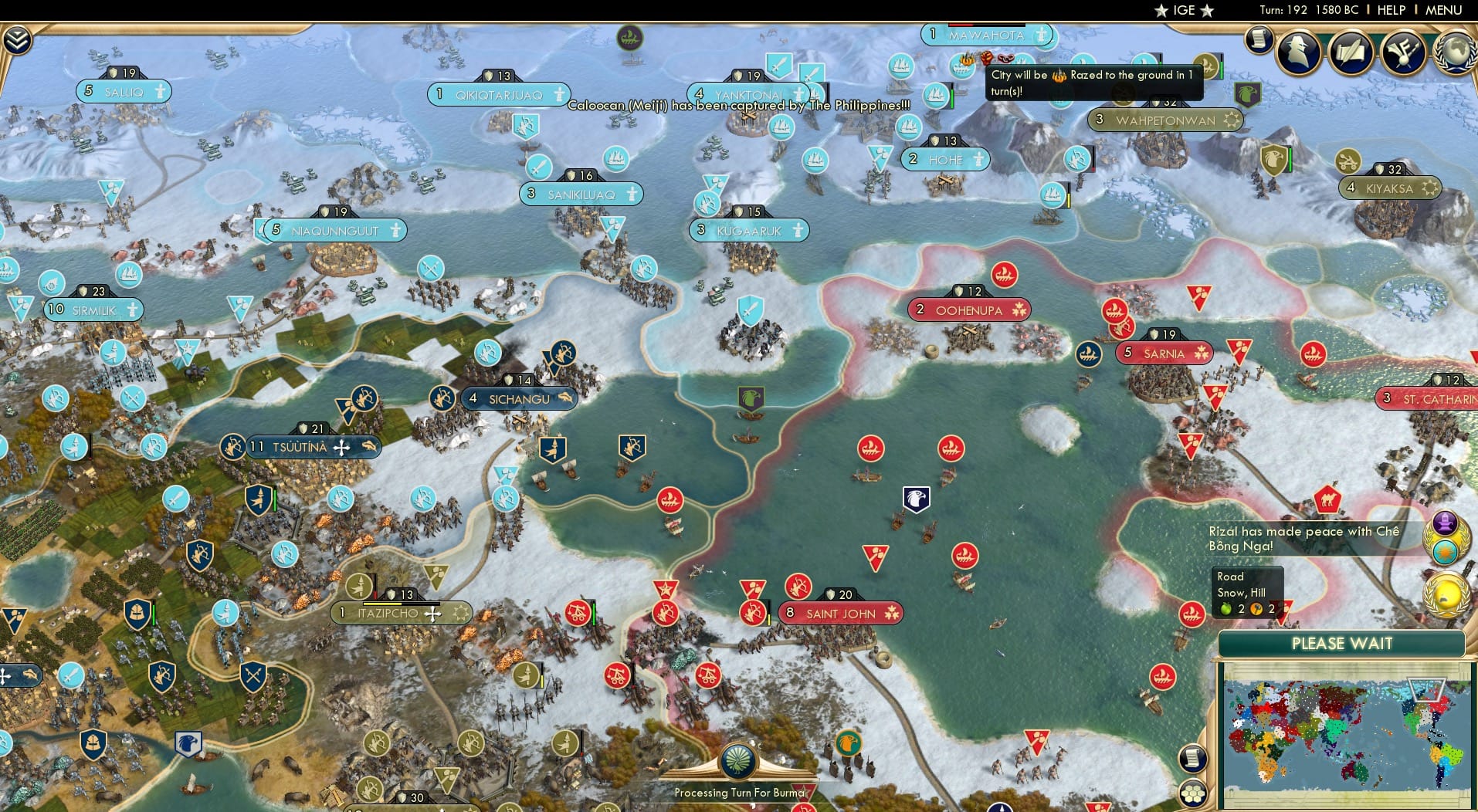Screen dimensions: 1478x812
Task: Open the Espionage overview spy icon
Action: point(1297,52)
